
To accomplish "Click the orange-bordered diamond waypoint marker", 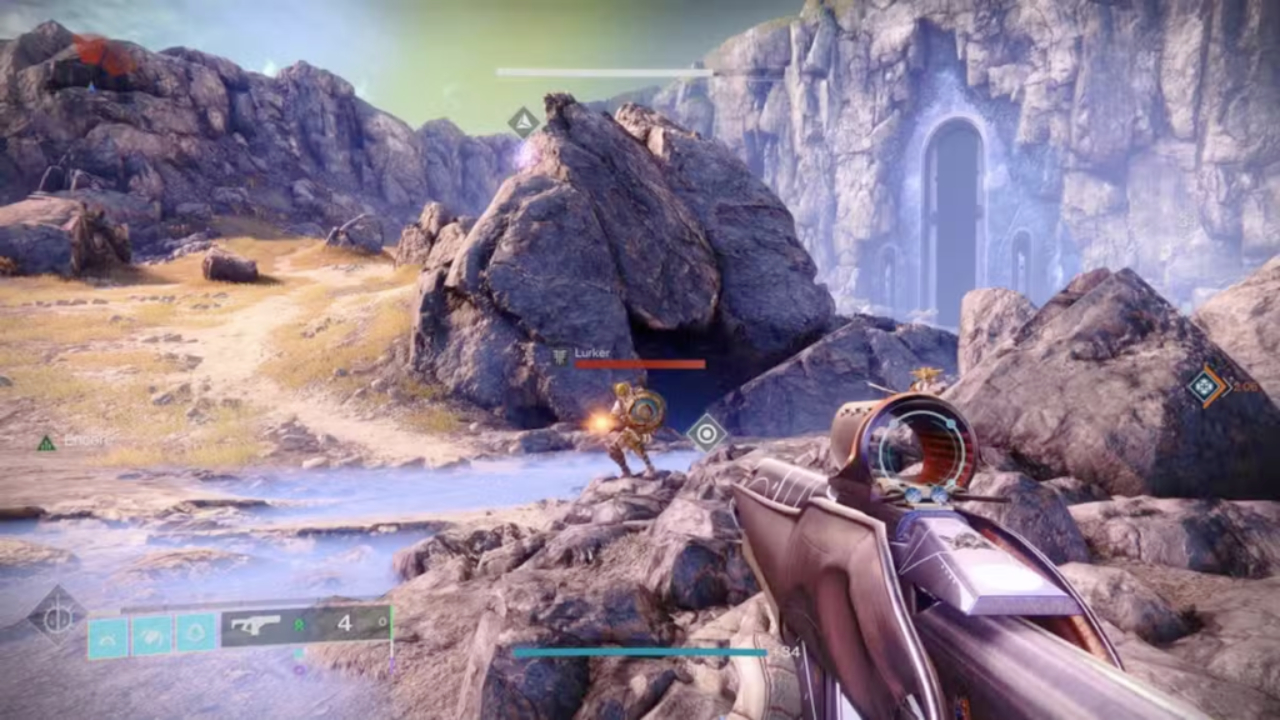I will point(1206,387).
